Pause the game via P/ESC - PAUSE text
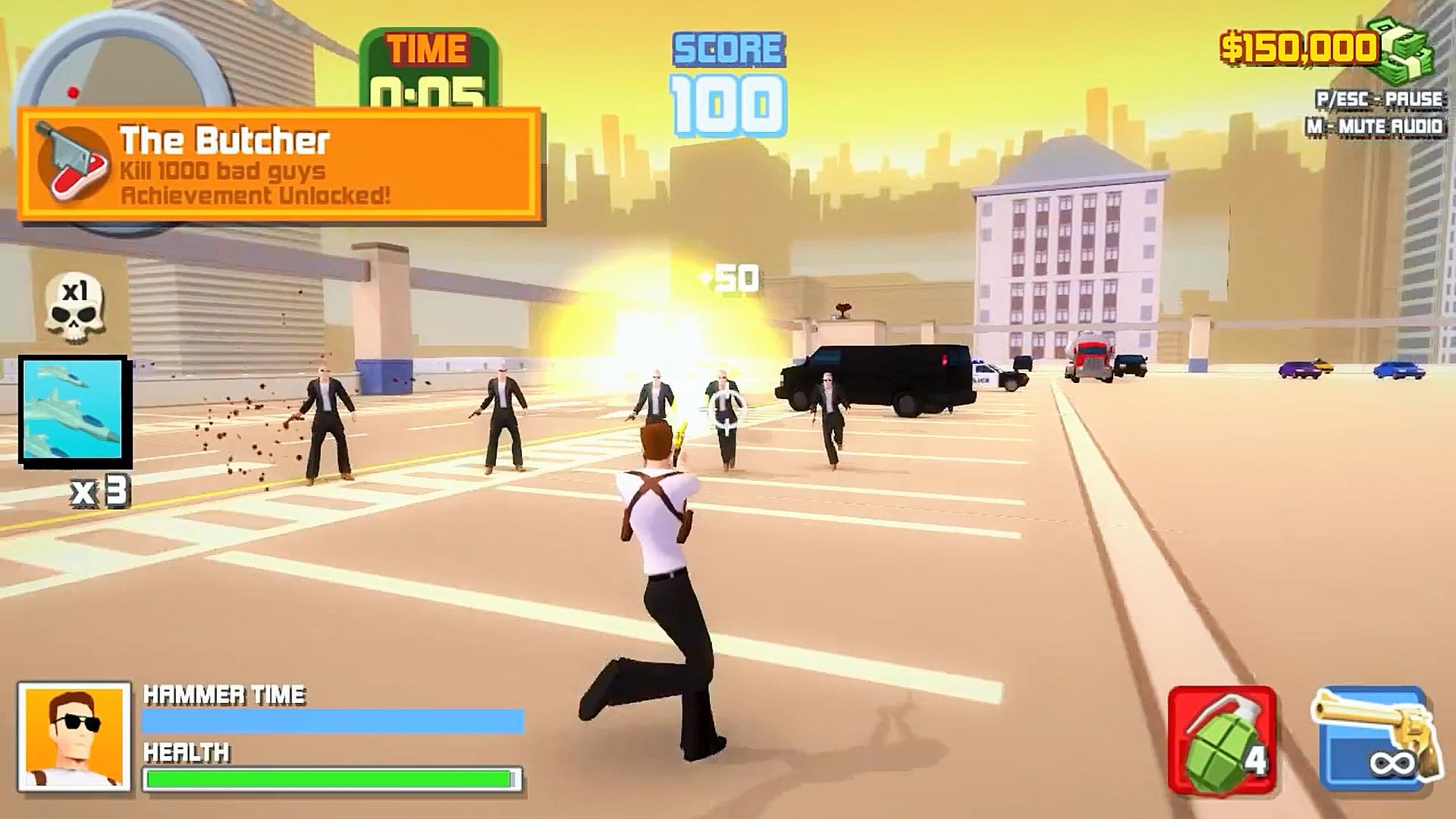Image resolution: width=1456 pixels, height=819 pixels. coord(1380,97)
